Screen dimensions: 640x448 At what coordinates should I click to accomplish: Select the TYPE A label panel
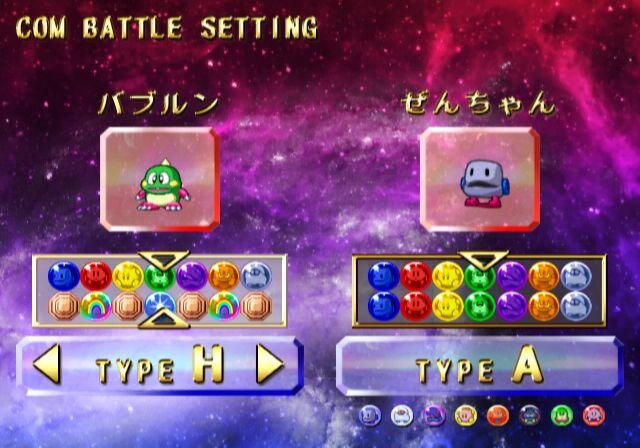480,366
